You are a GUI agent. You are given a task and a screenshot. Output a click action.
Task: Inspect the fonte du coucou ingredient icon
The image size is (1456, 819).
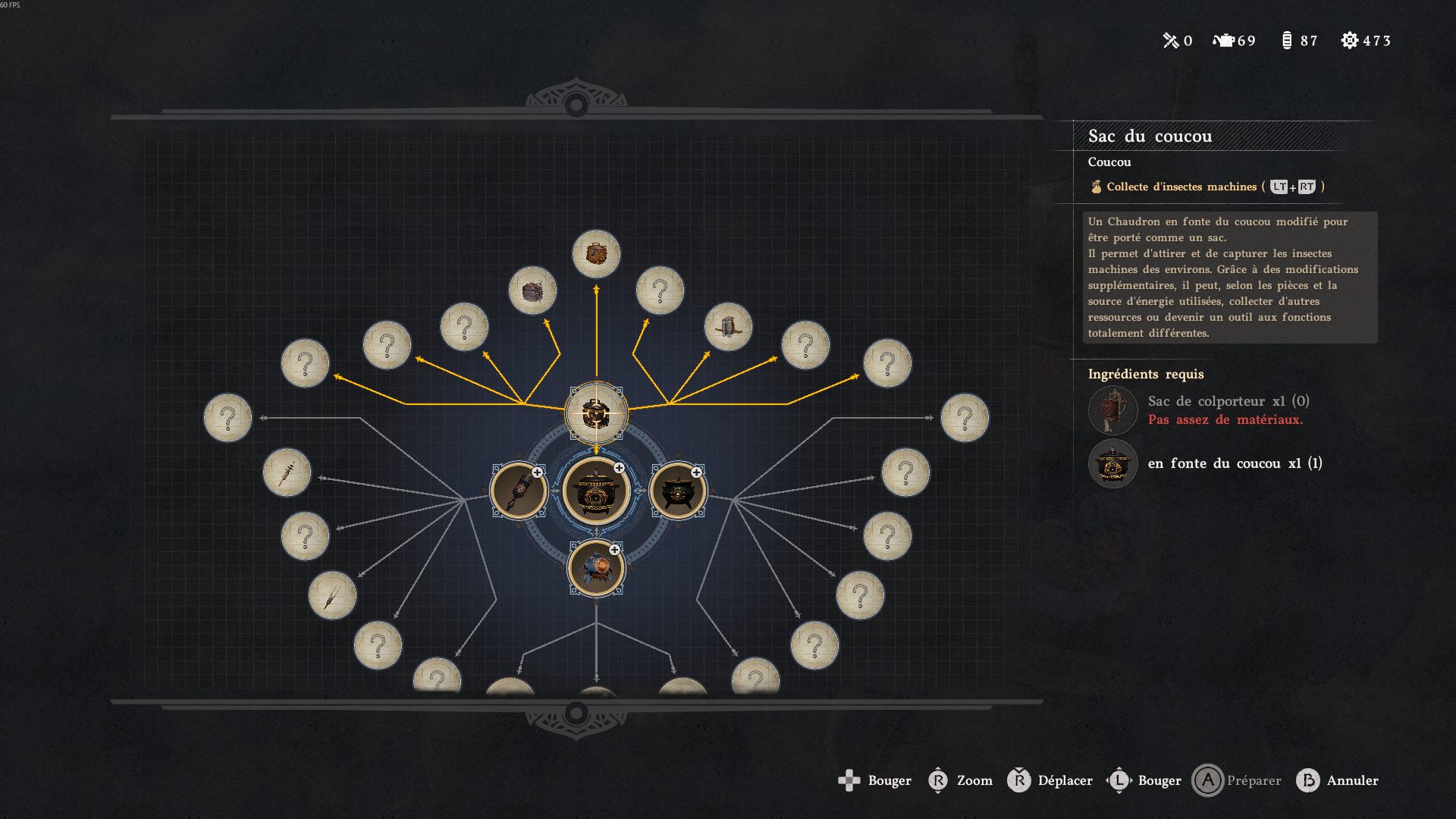pos(1112,463)
